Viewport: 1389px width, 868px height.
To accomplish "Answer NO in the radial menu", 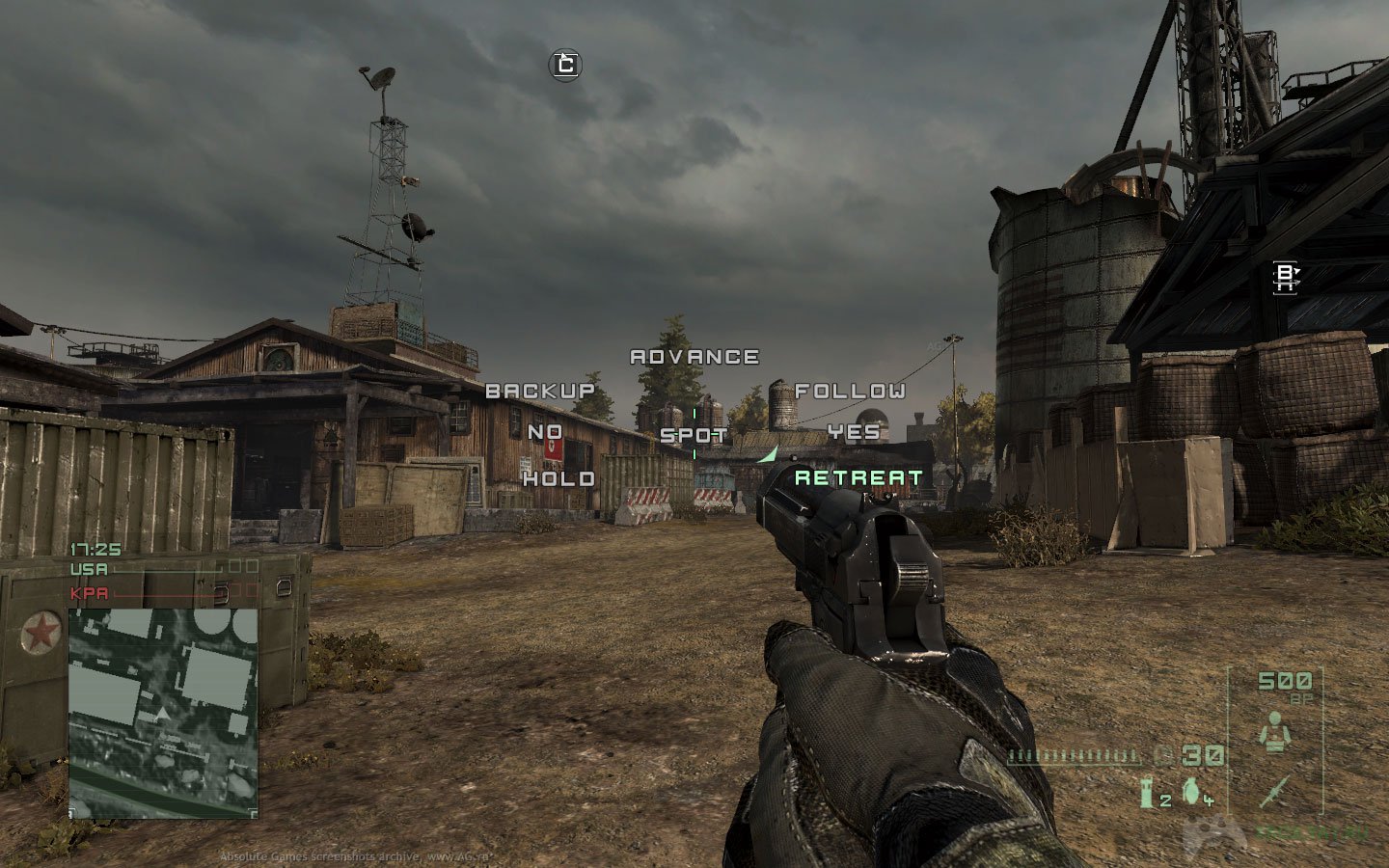I will 545,432.
